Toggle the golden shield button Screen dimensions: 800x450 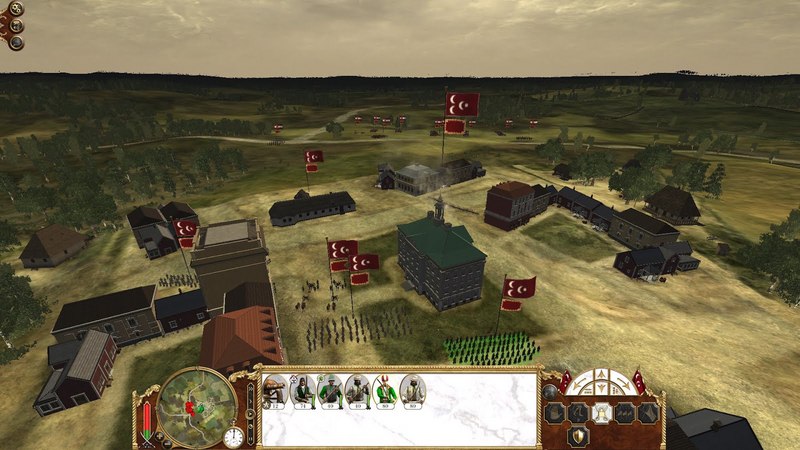[x=579, y=436]
